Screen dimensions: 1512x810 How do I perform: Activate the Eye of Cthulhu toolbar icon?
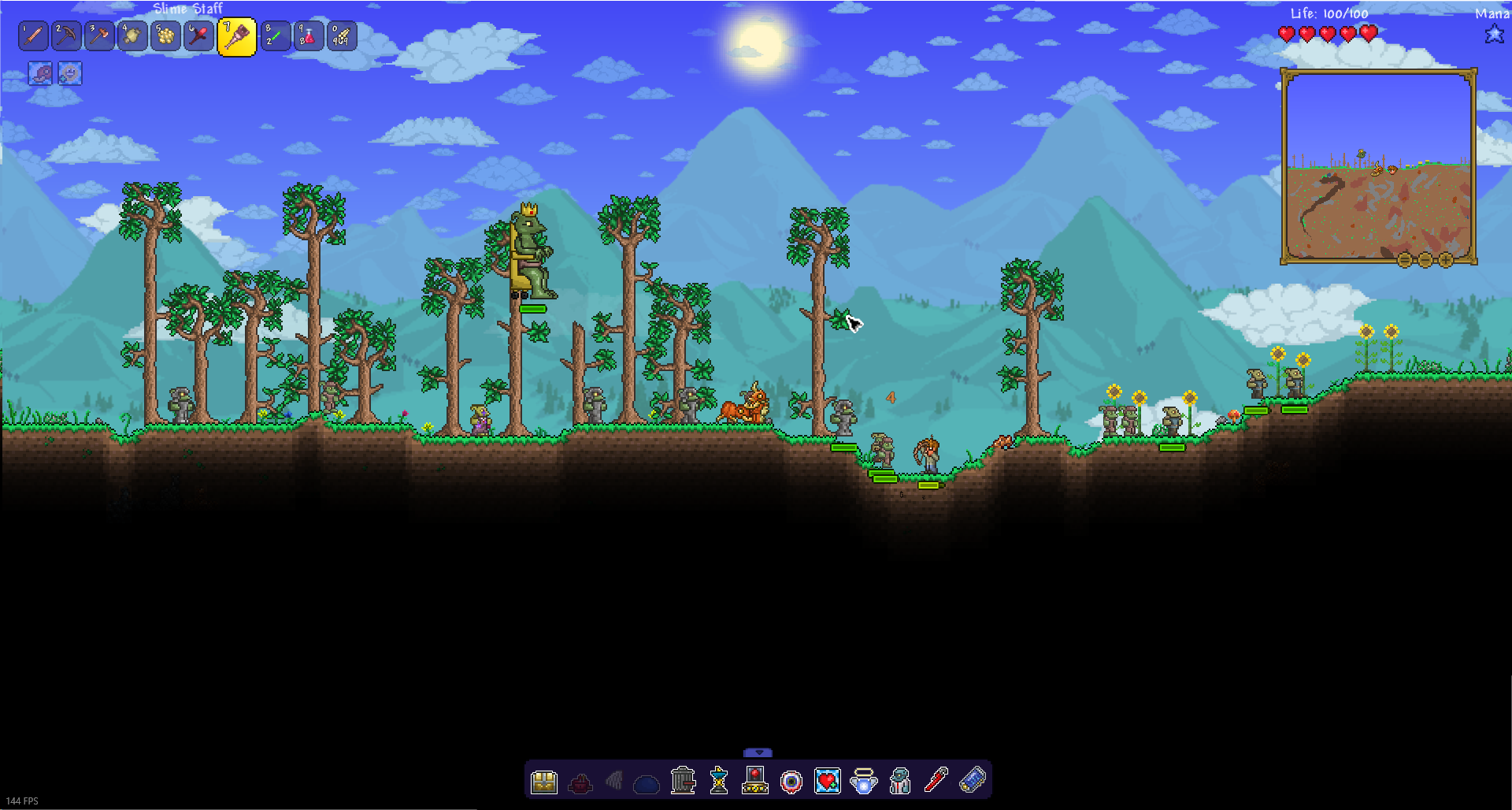point(791,782)
